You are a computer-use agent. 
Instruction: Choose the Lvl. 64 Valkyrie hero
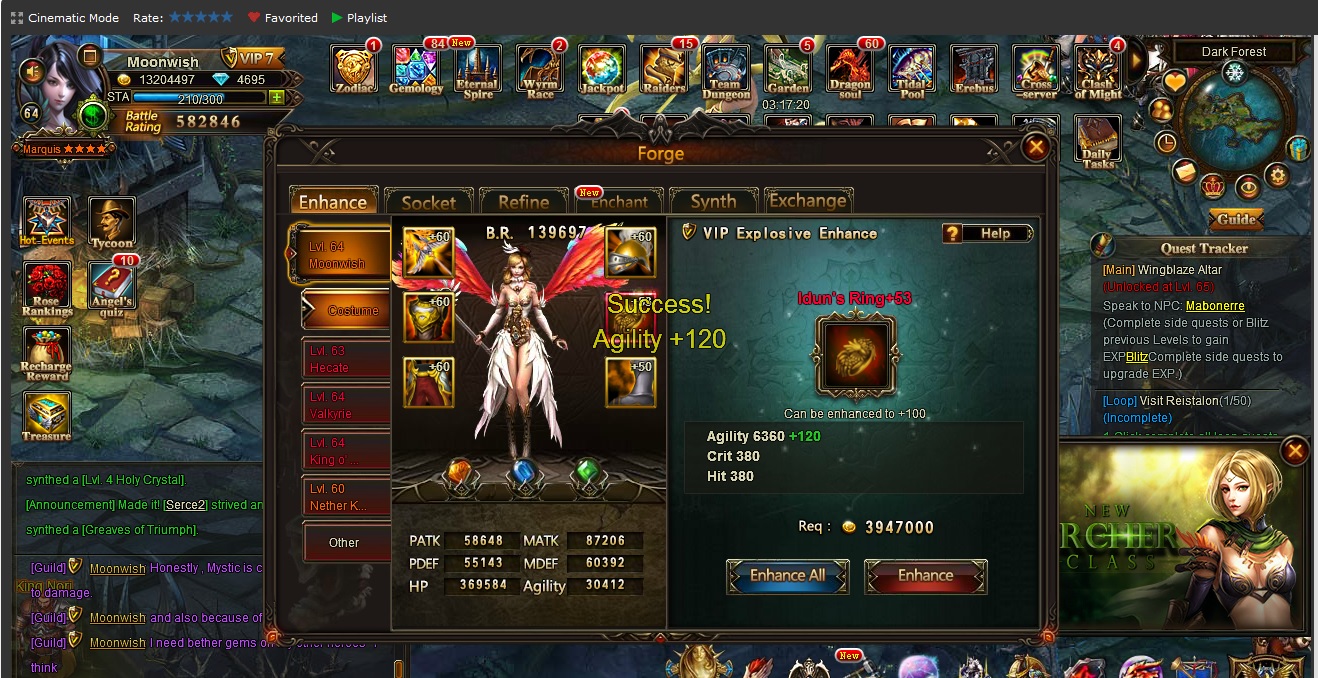coord(346,405)
